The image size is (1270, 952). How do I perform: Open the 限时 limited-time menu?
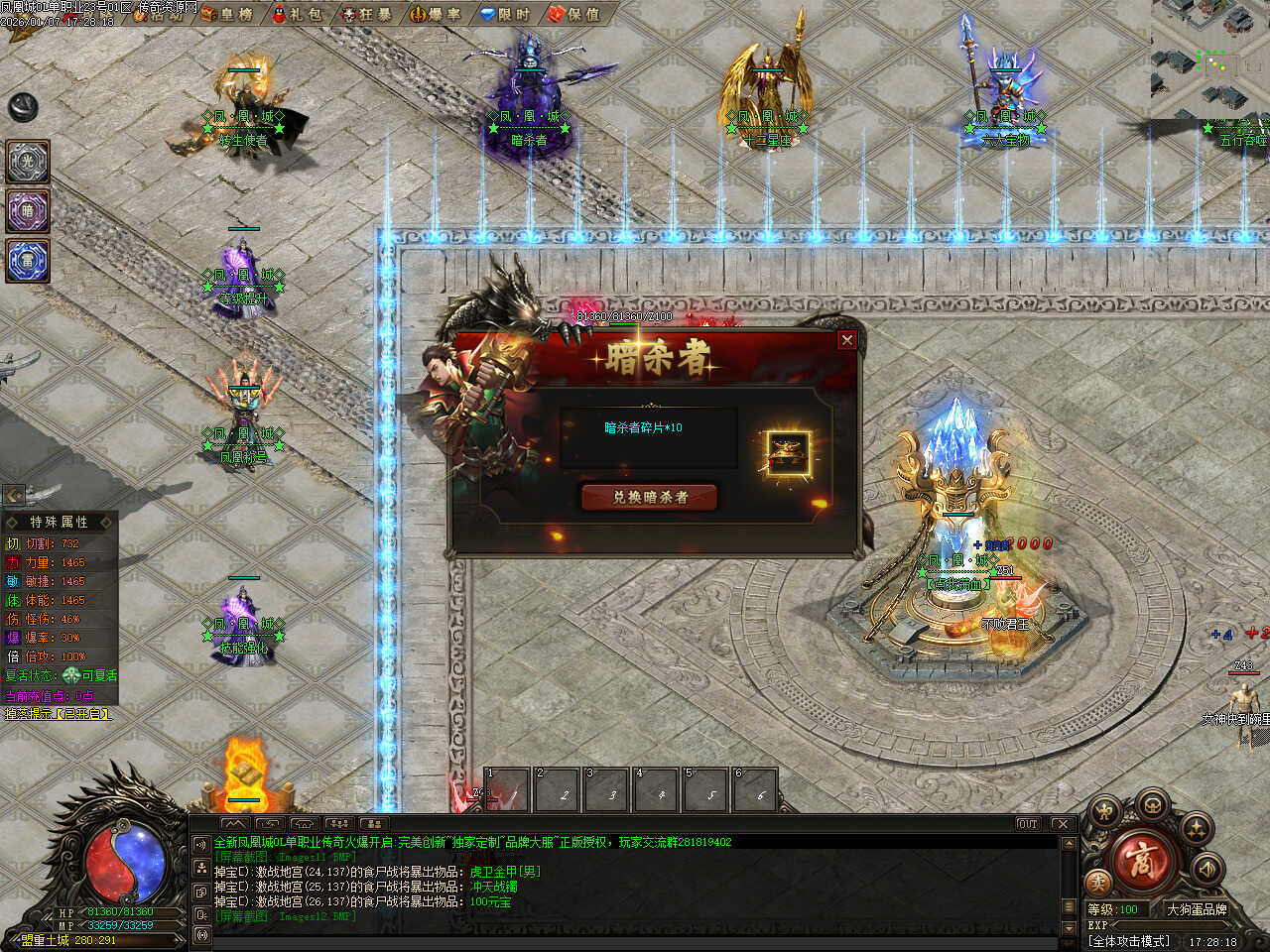pyautogui.click(x=505, y=14)
